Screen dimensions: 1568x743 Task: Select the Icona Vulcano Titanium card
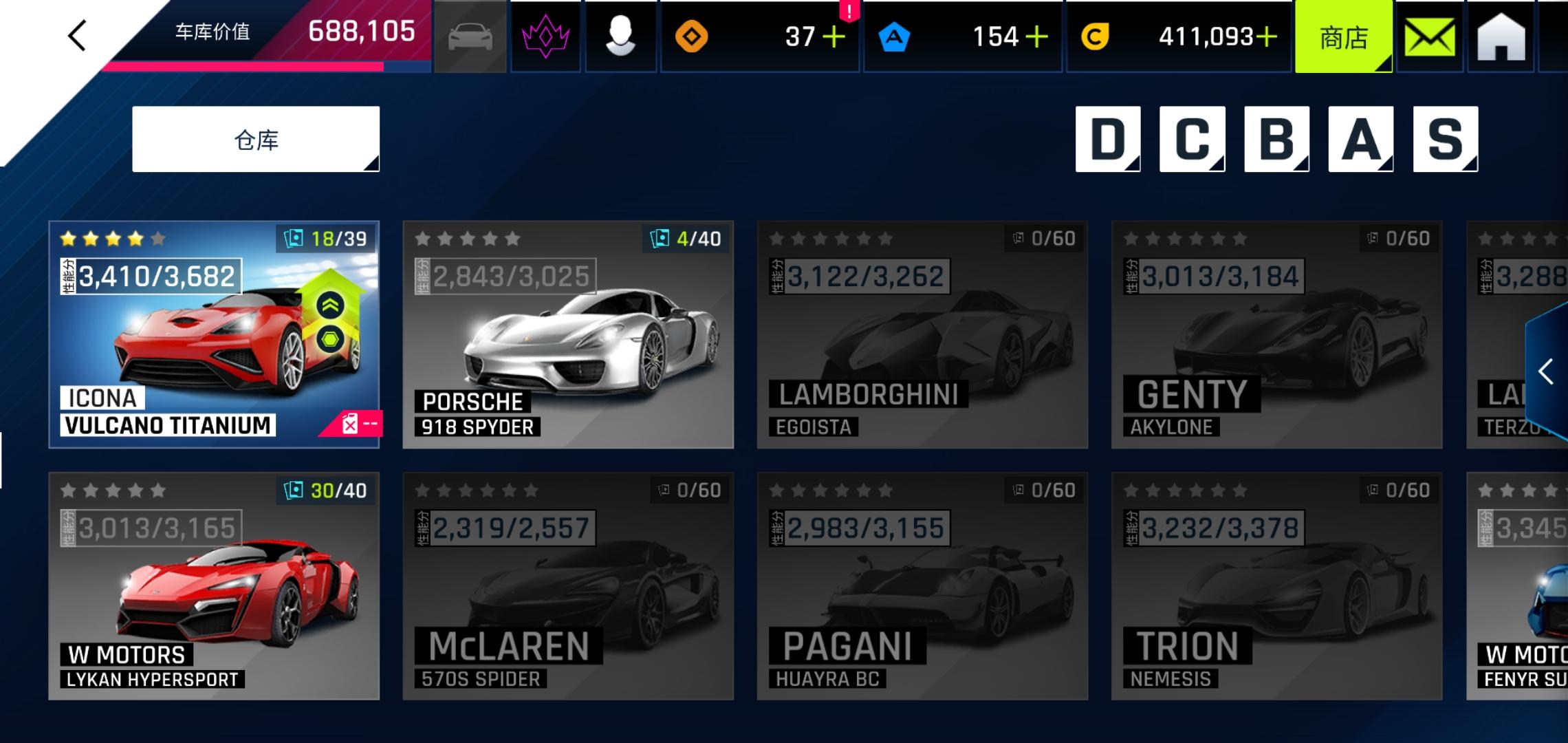pyautogui.click(x=214, y=334)
